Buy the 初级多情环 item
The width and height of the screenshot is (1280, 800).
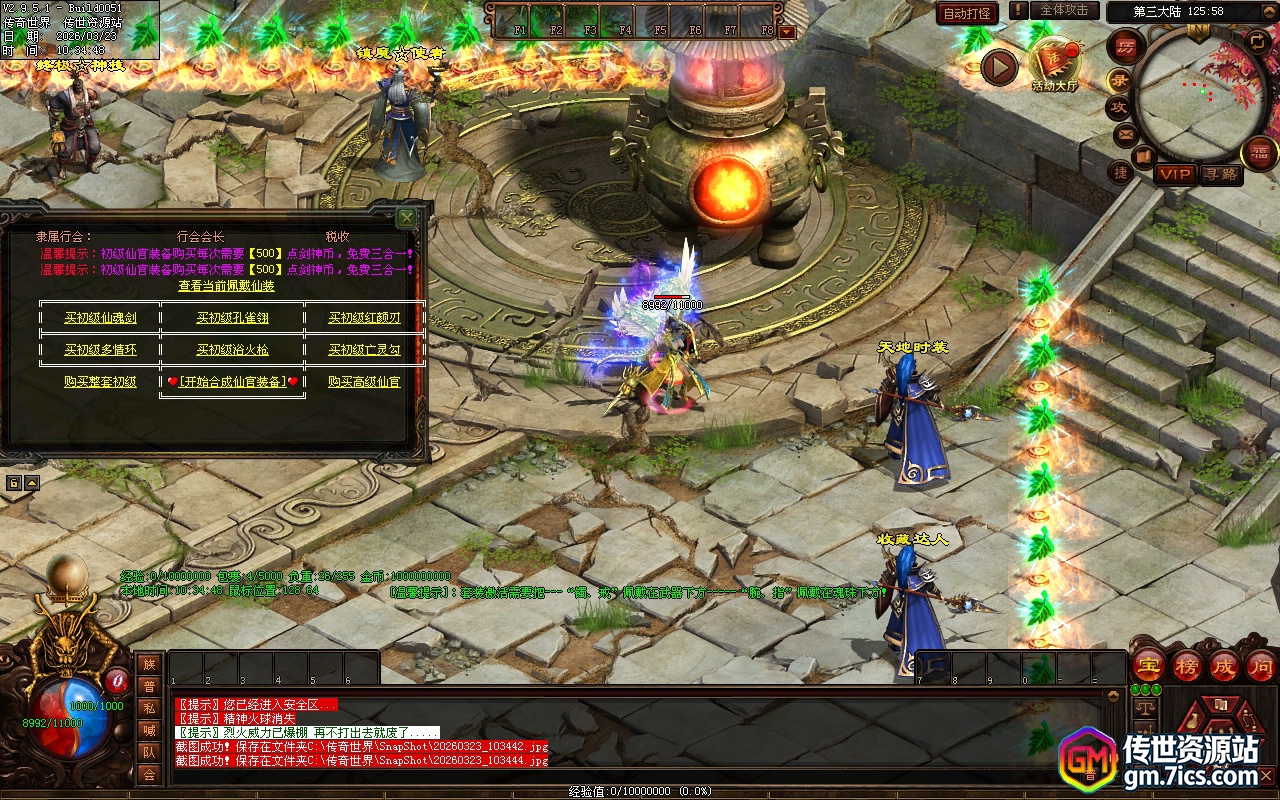click(x=100, y=350)
